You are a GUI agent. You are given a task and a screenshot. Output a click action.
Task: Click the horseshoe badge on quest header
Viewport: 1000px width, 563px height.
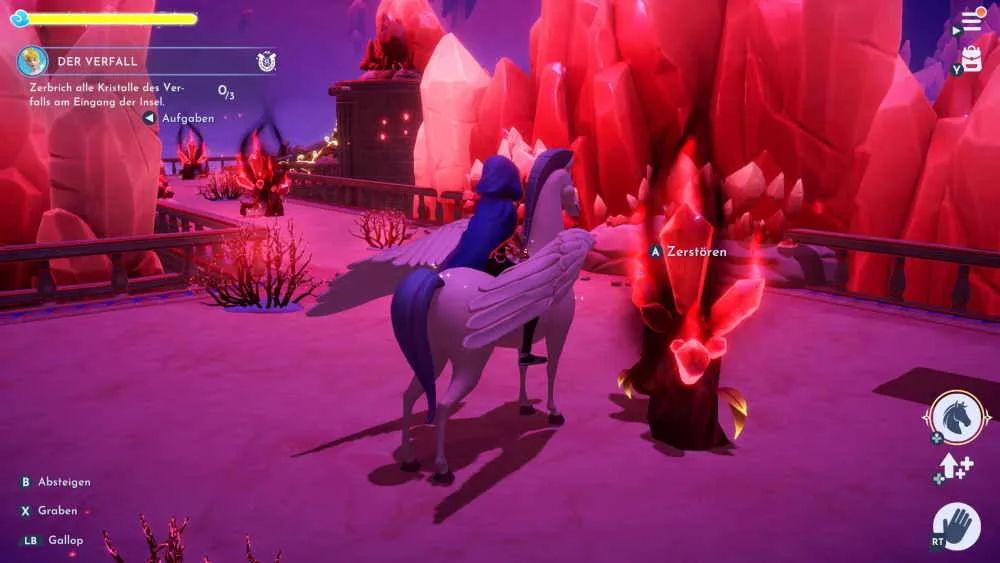265,61
